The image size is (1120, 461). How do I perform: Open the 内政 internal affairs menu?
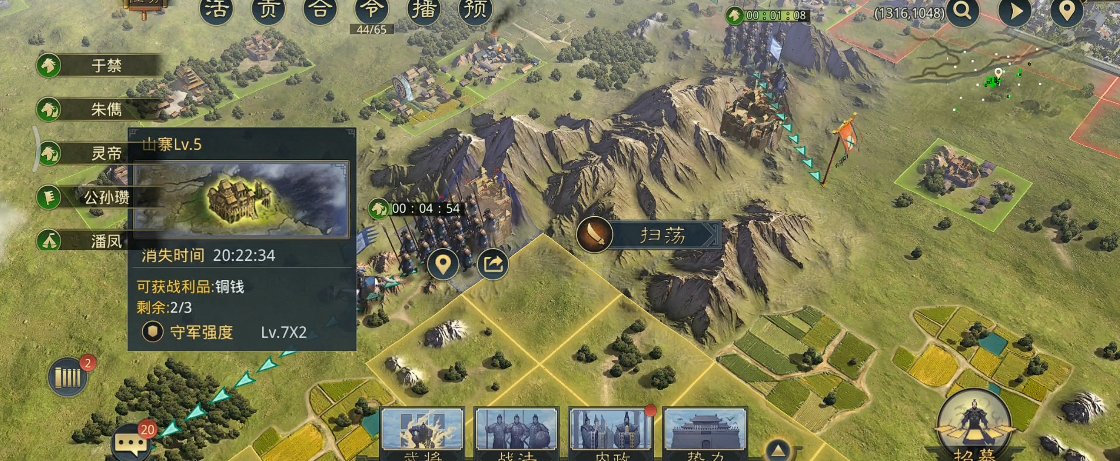pos(610,434)
